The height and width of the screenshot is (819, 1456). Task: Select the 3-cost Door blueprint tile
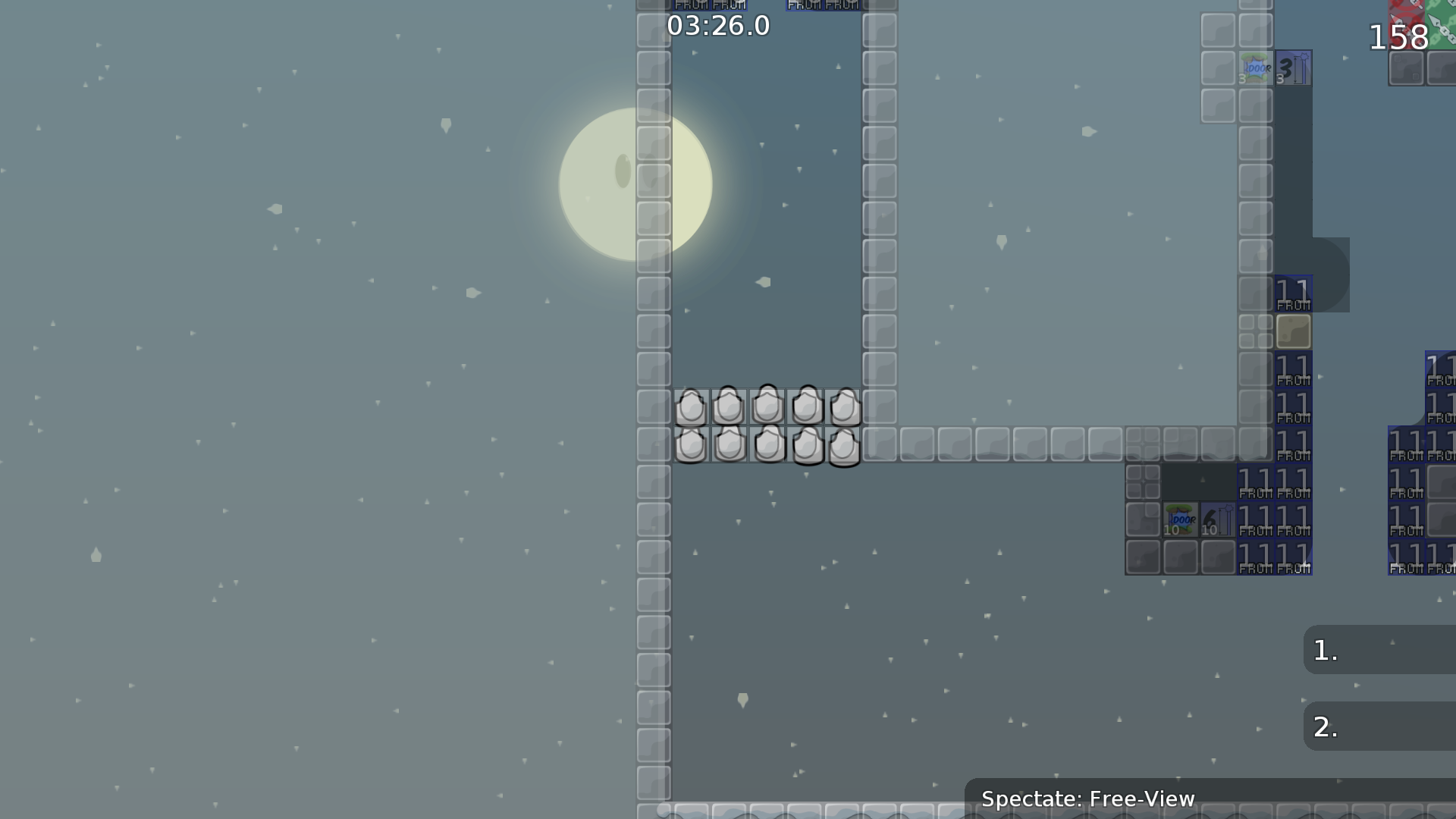point(1257,68)
